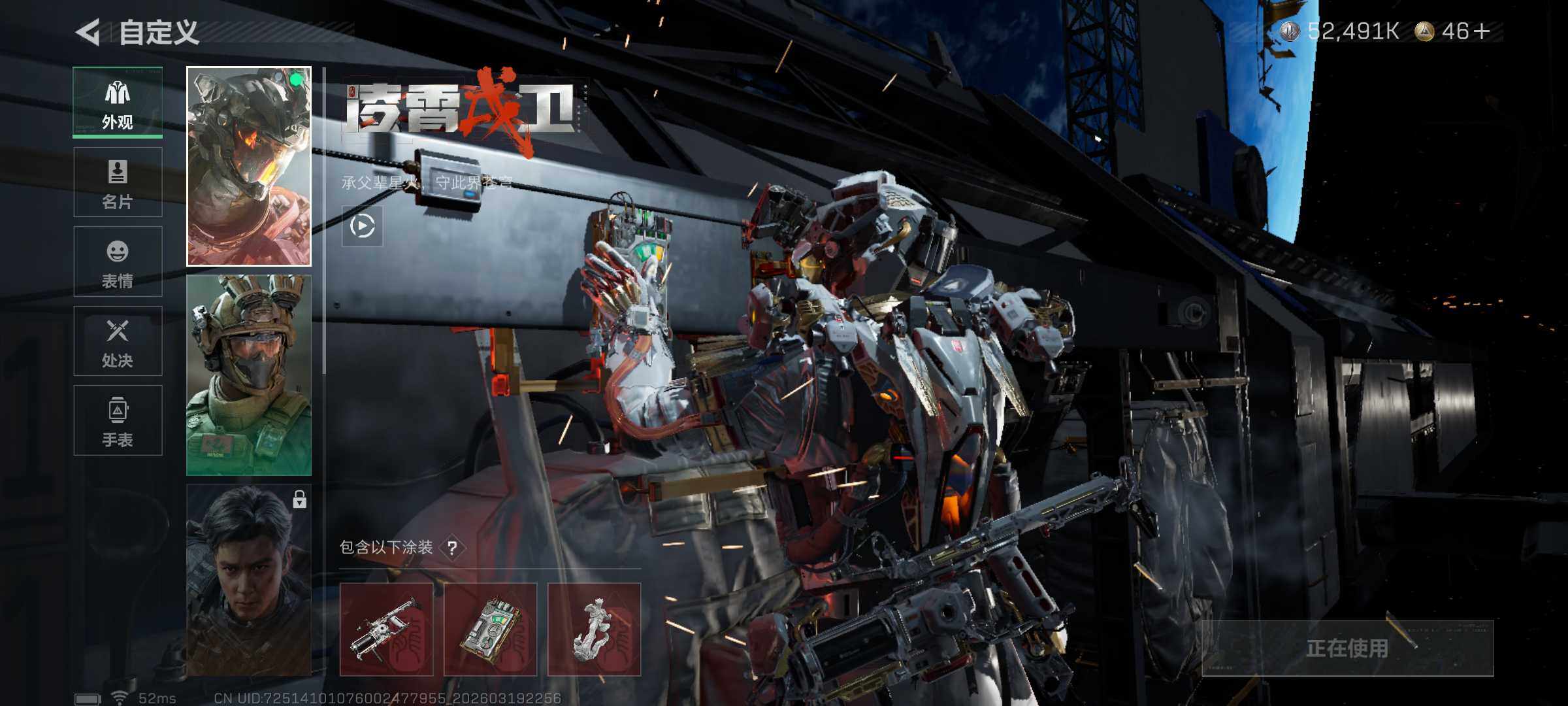The width and height of the screenshot is (1568, 706).
Task: Switch to the 手表 watch tab
Action: click(118, 420)
